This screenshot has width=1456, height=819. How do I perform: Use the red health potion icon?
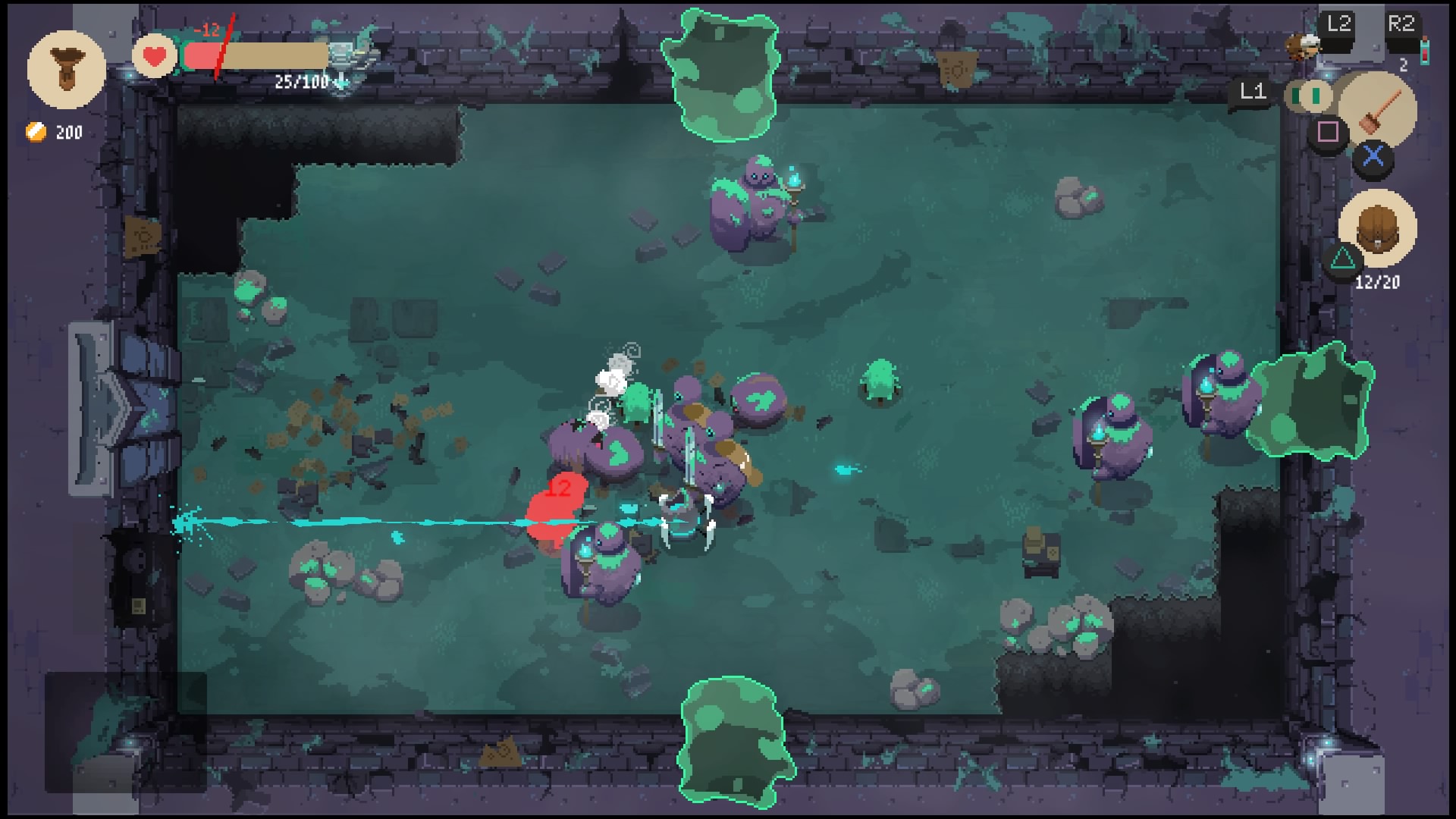pos(1425,51)
